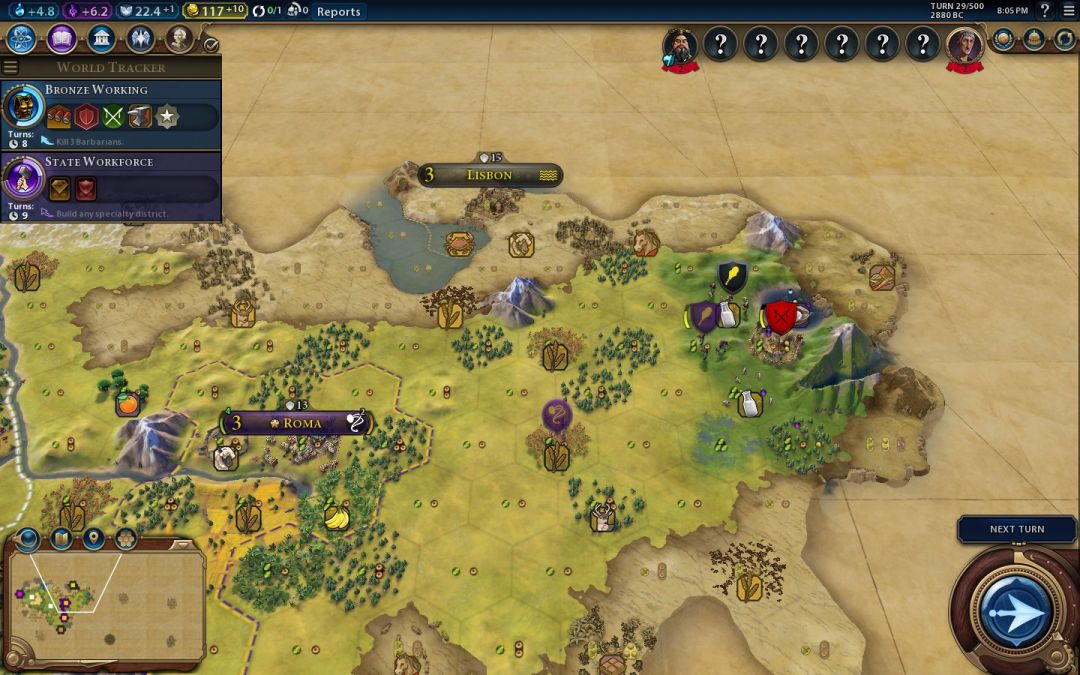Open diplomacy with the bearded leader portrait
The image size is (1080, 675).
coord(680,44)
